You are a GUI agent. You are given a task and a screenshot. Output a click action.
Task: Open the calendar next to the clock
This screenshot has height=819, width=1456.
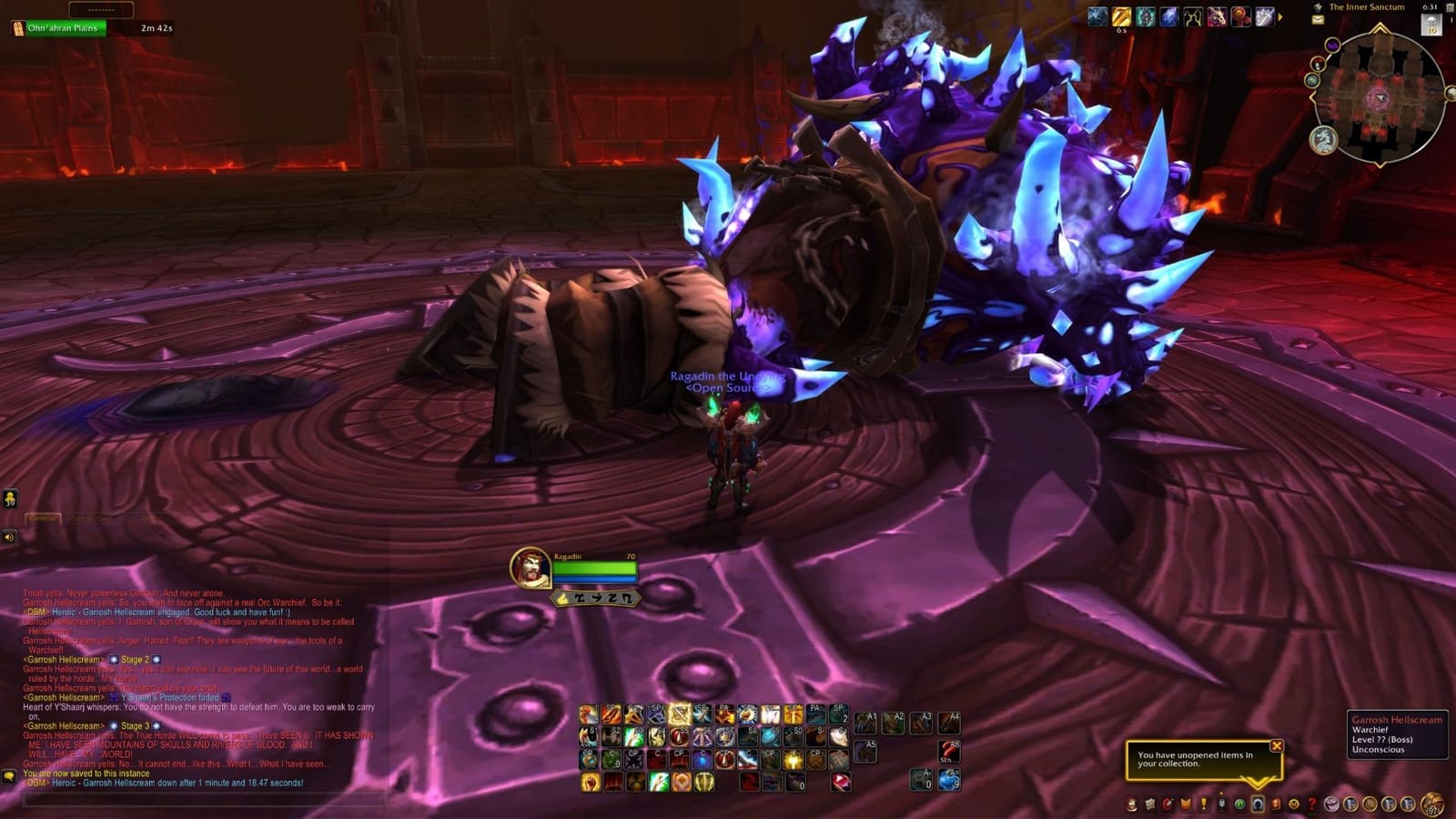[x=1449, y=8]
